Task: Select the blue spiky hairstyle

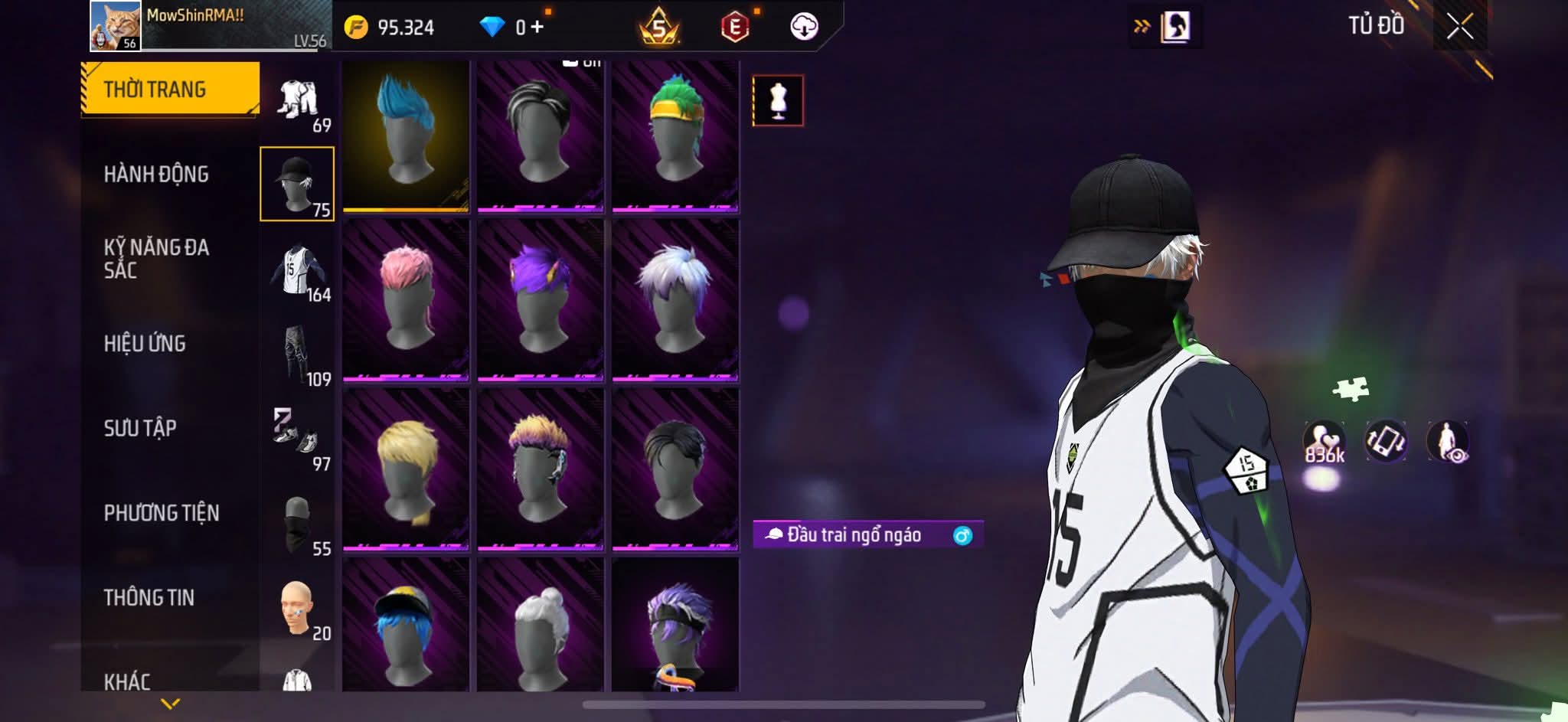Action: pyautogui.click(x=405, y=136)
